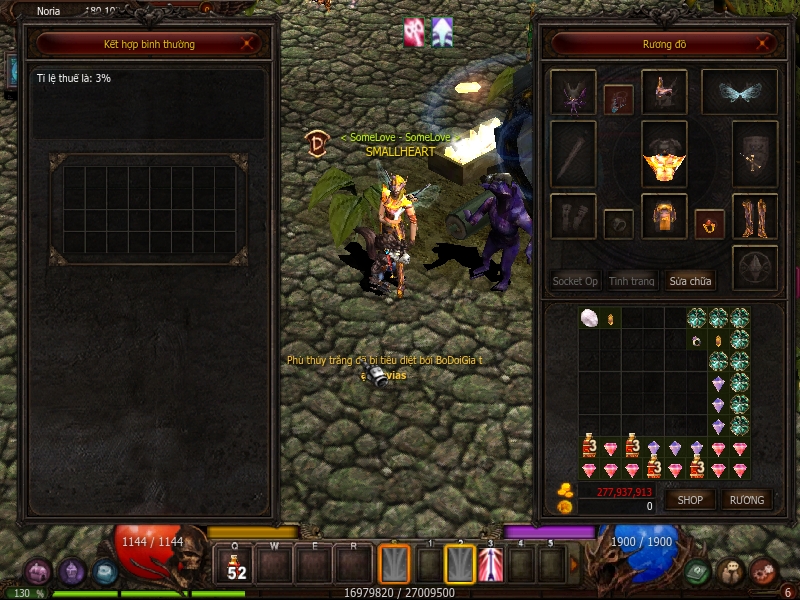Click the RƯƠNG storage button
800x600 pixels.
[746, 499]
